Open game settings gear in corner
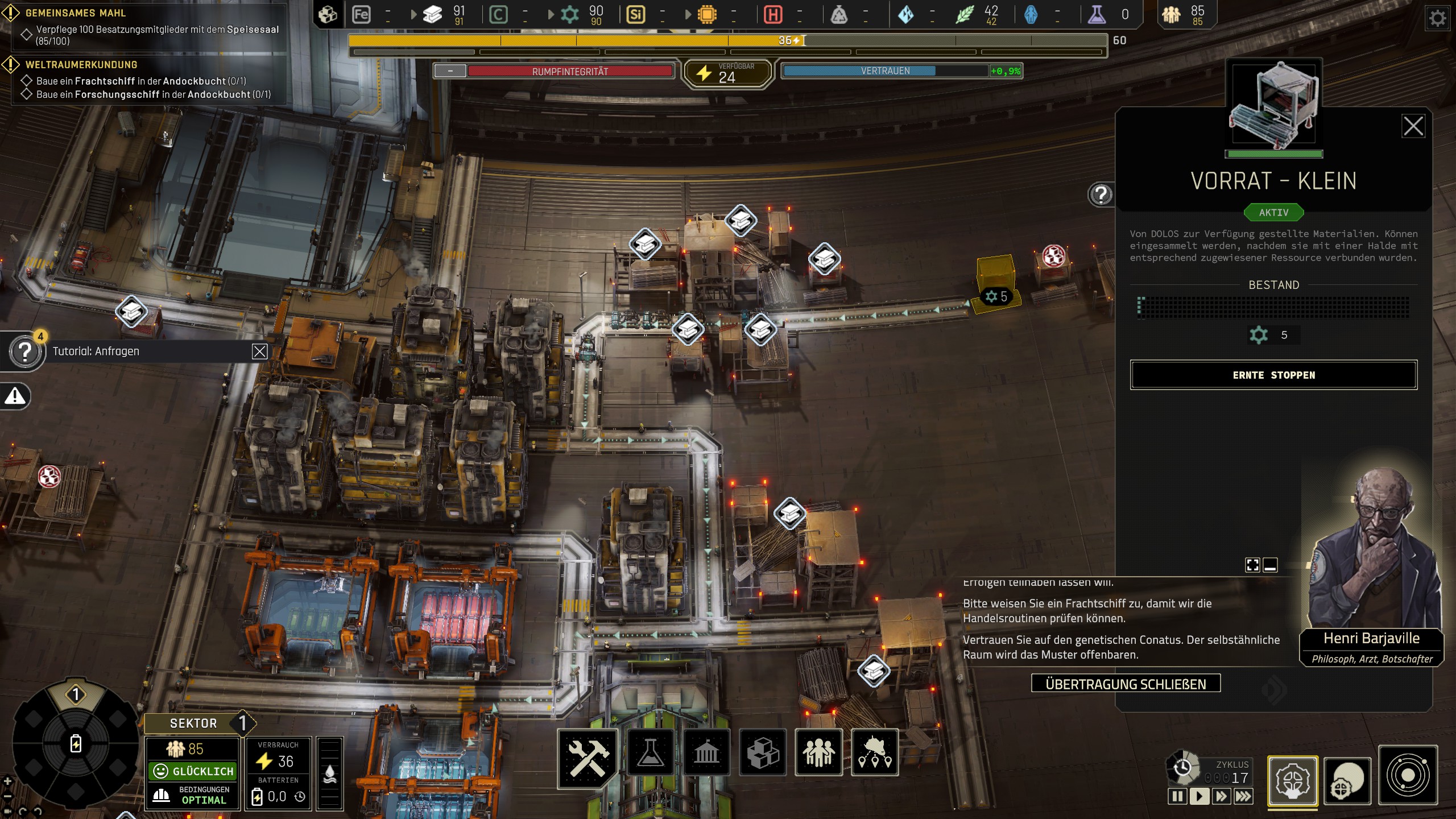This screenshot has width=1456, height=819. click(1437, 18)
